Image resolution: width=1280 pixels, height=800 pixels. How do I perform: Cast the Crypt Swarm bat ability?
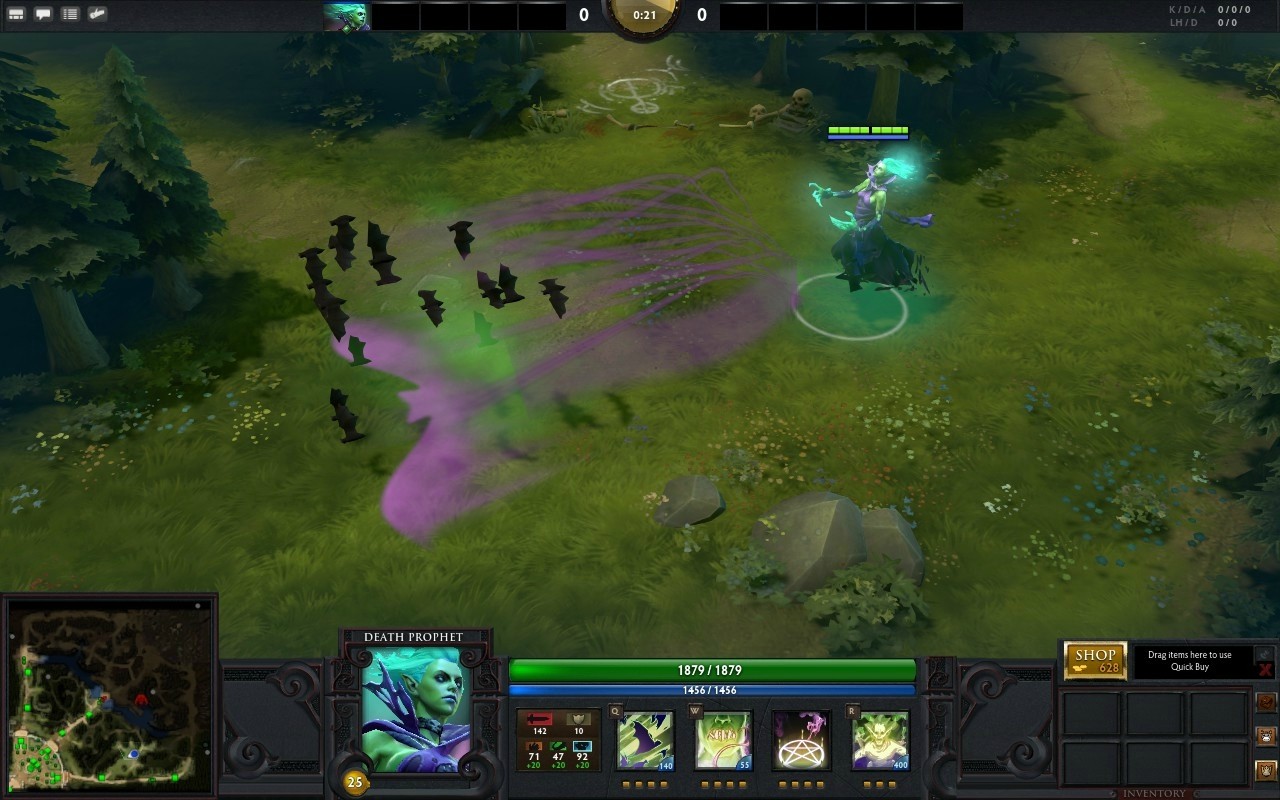pos(645,741)
